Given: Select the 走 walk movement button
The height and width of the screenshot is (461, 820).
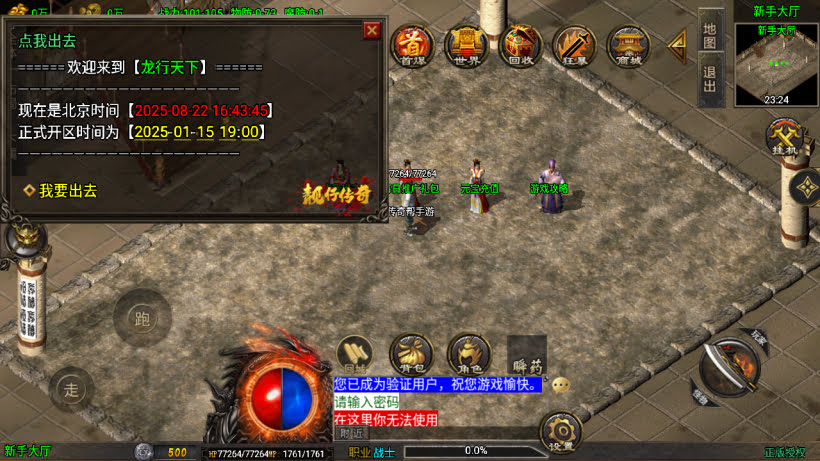Looking at the screenshot, I should pyautogui.click(x=69, y=387).
